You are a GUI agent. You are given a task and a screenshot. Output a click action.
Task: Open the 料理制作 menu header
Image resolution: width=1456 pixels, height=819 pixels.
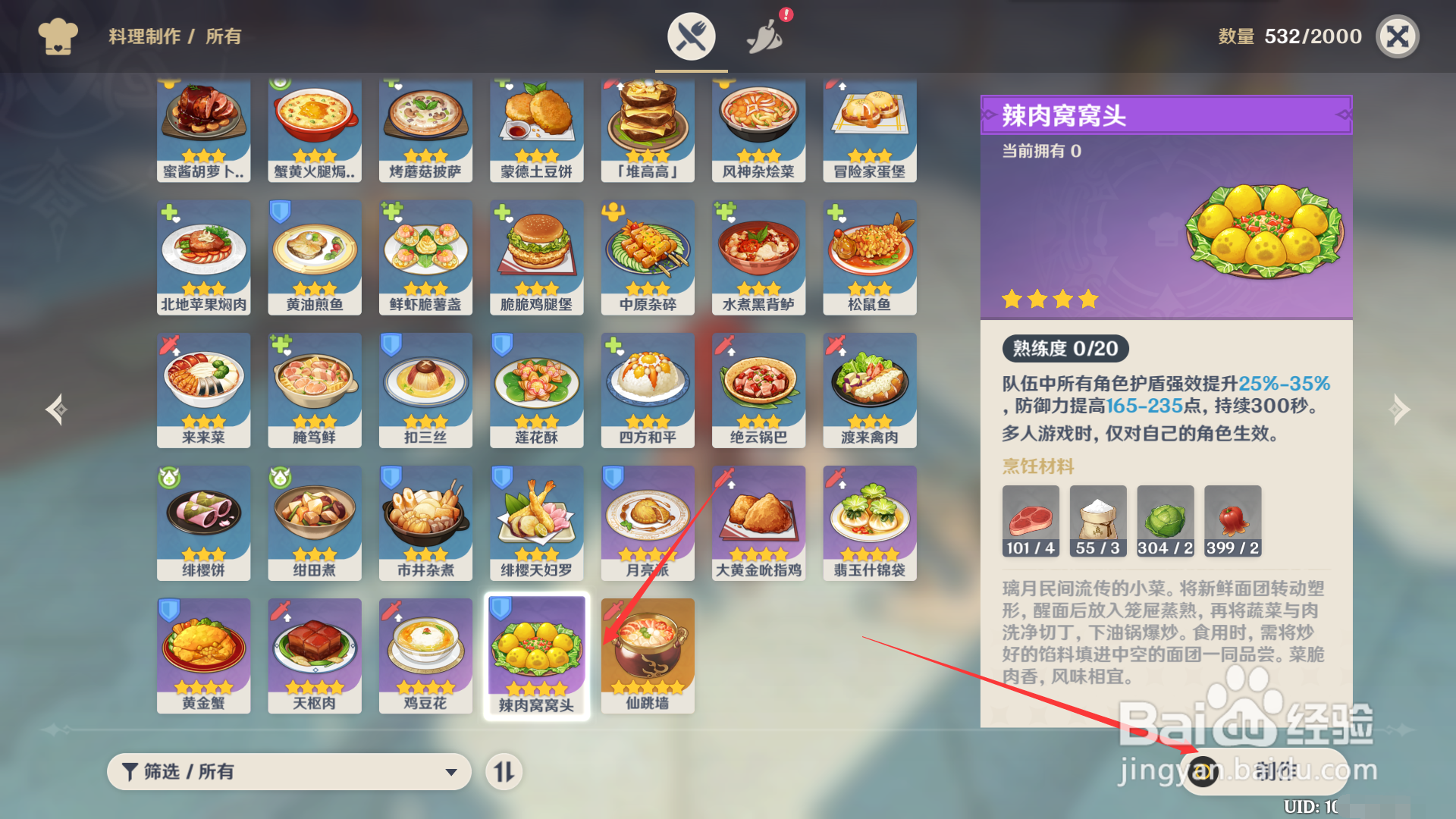[x=144, y=37]
